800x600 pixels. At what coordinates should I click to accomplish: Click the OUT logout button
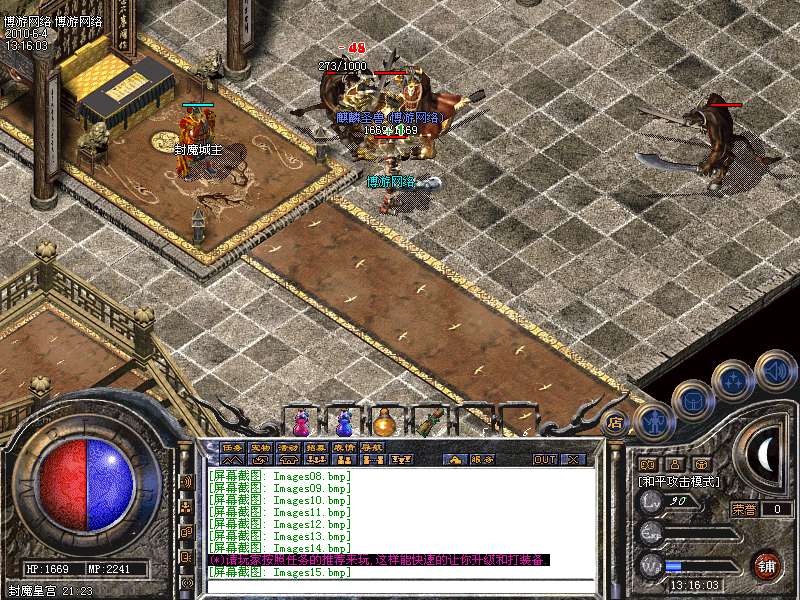pos(544,460)
